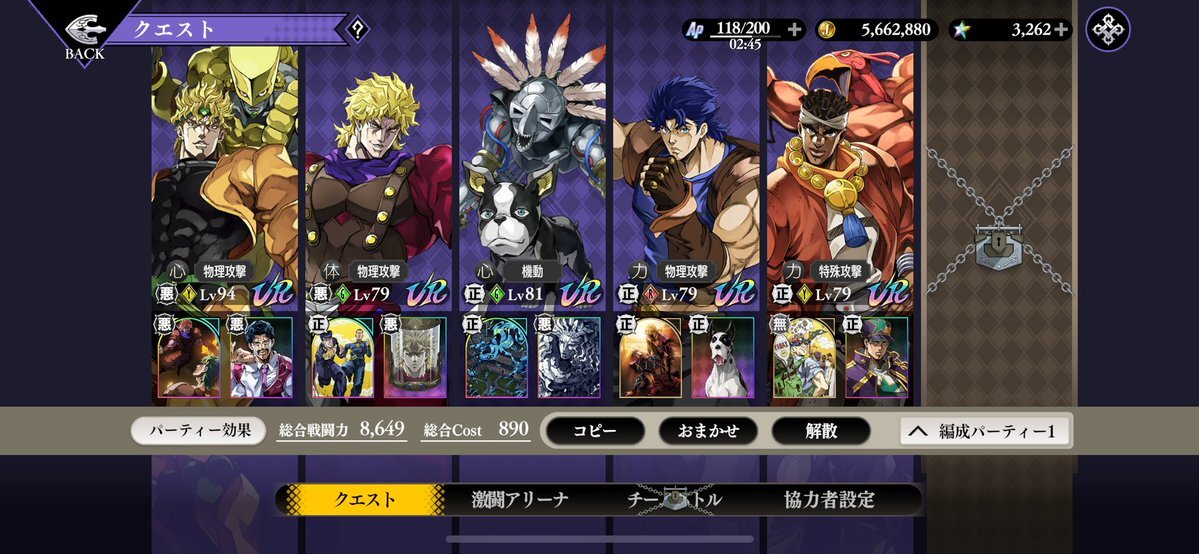Select the Lv94 DIO unit card
This screenshot has height=554, width=1199.
point(225,180)
